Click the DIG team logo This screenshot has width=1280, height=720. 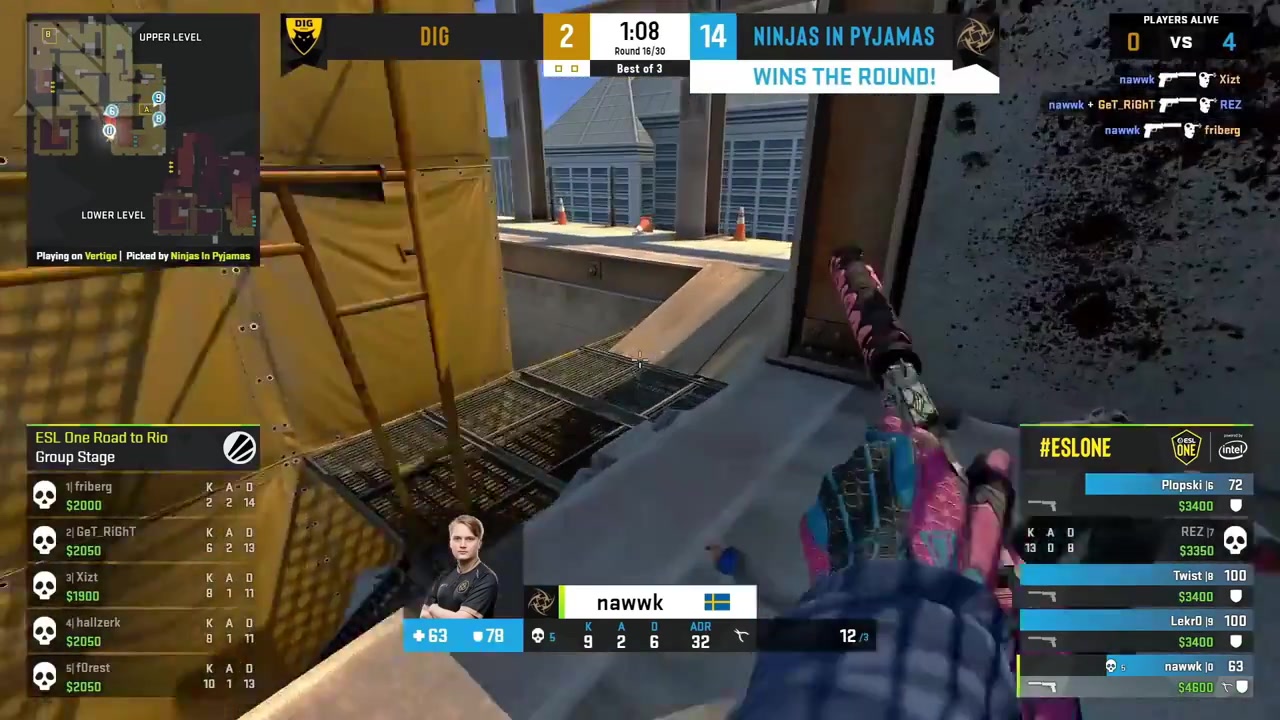(303, 36)
